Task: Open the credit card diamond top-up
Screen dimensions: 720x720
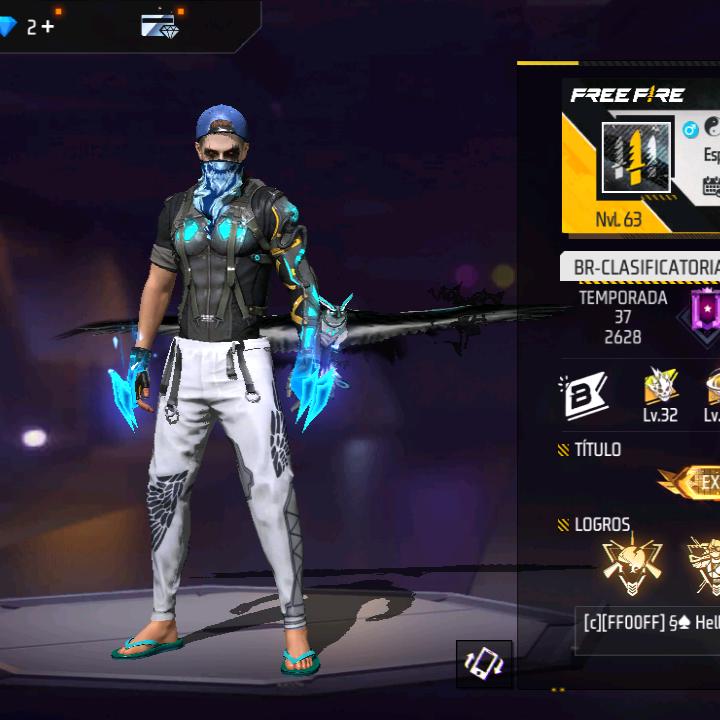Action: tap(159, 25)
